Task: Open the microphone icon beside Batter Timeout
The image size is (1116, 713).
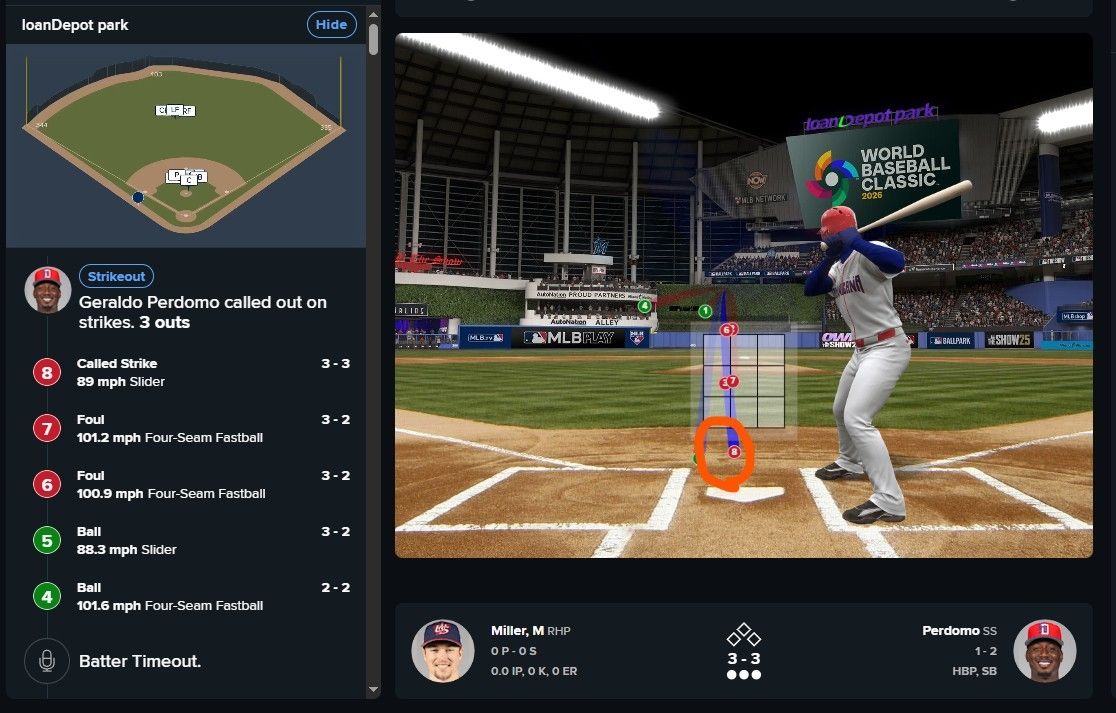Action: coord(46,661)
